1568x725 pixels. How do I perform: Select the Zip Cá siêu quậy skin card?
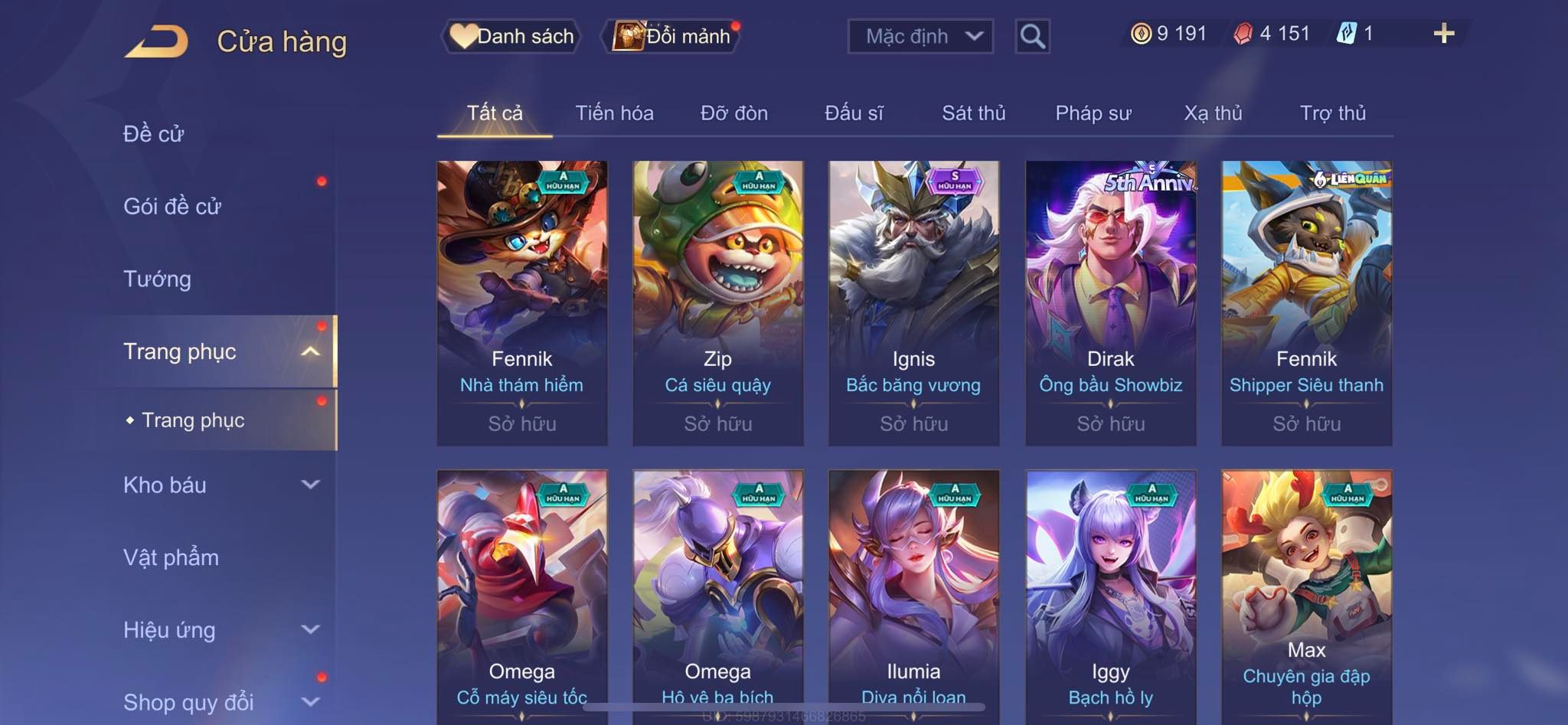(x=717, y=302)
